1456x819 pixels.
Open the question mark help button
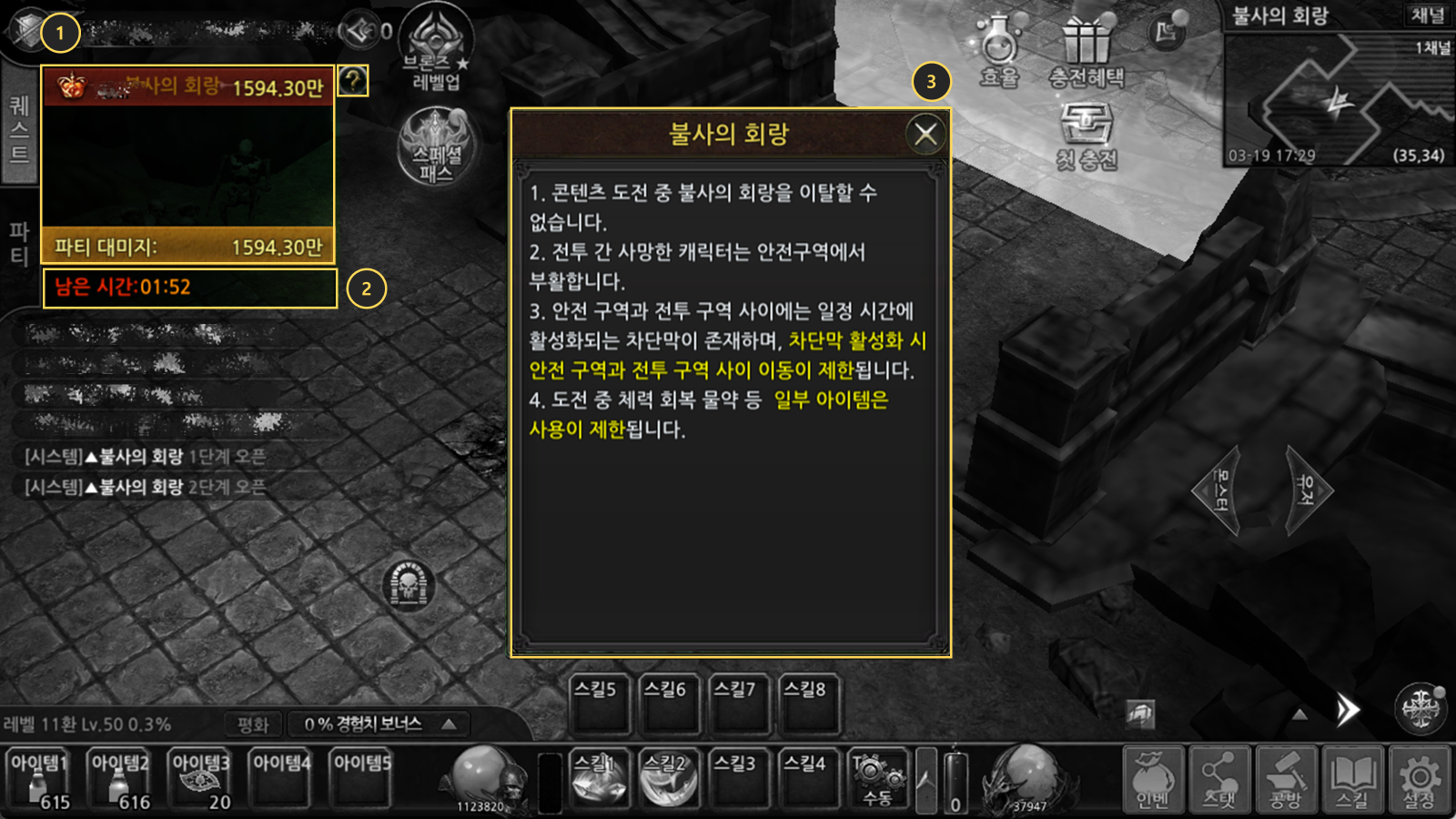[352, 81]
